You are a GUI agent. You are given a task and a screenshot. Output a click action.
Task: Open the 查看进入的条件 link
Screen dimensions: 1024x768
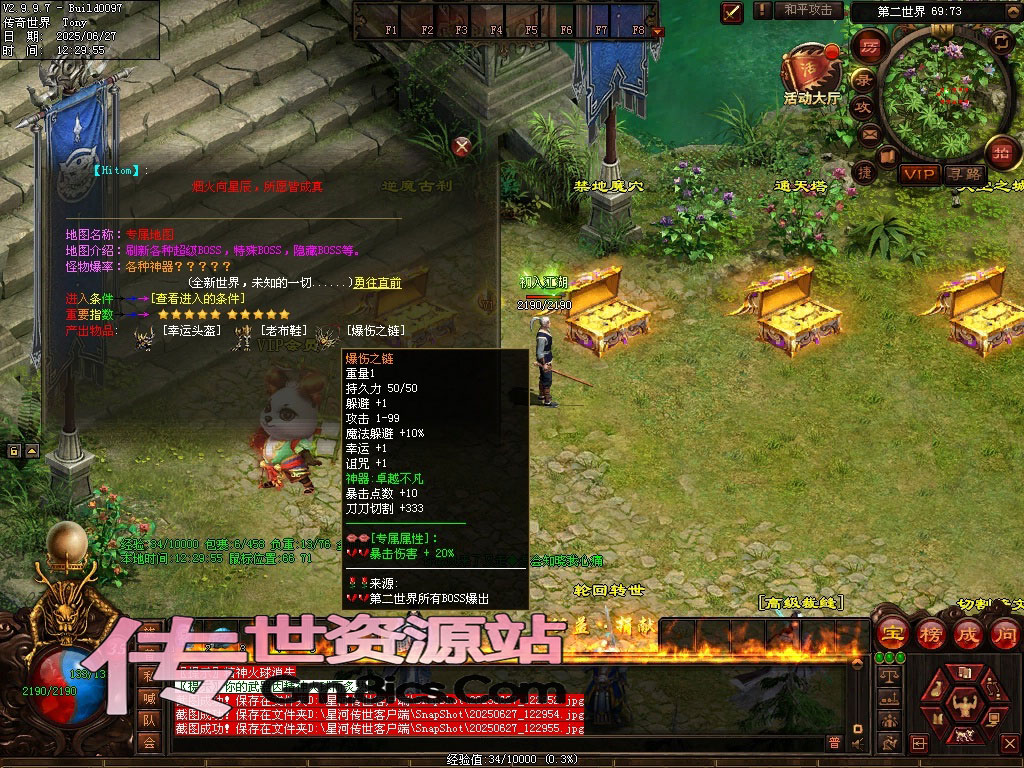coord(198,298)
